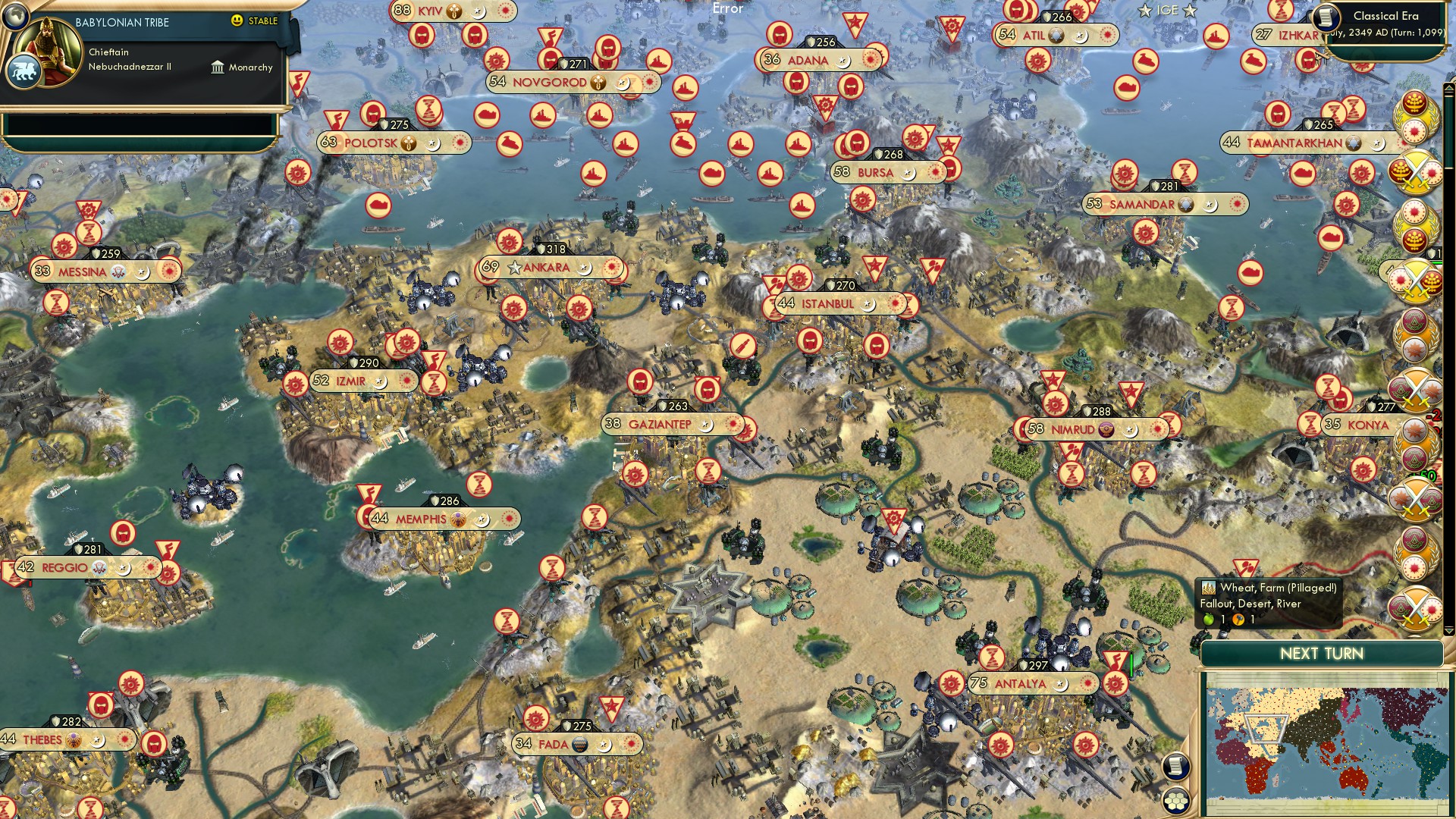The height and width of the screenshot is (819, 1456).
Task: Open Antalya's city screen via its name
Action: point(1021,683)
